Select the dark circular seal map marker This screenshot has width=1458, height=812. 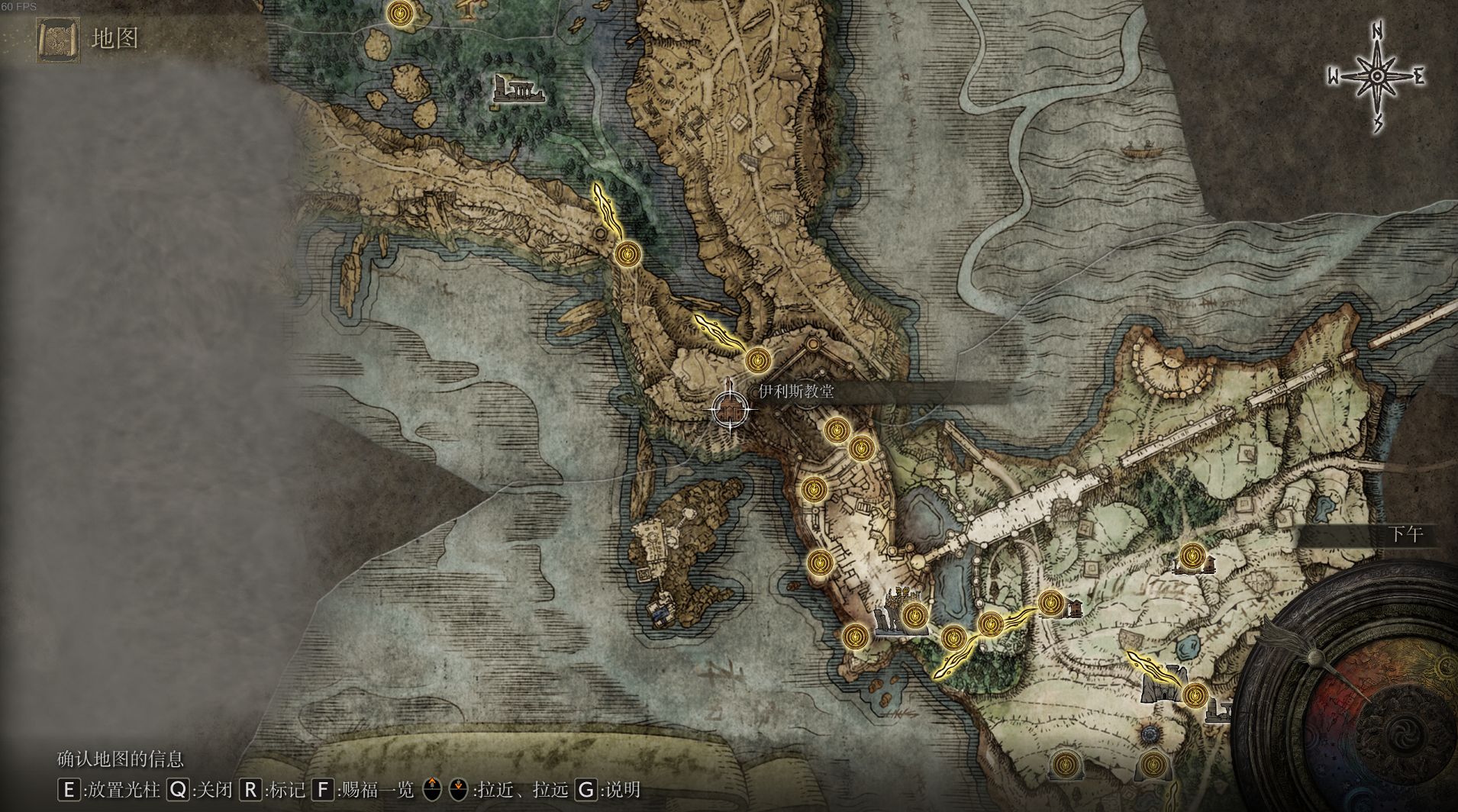(x=1150, y=734)
